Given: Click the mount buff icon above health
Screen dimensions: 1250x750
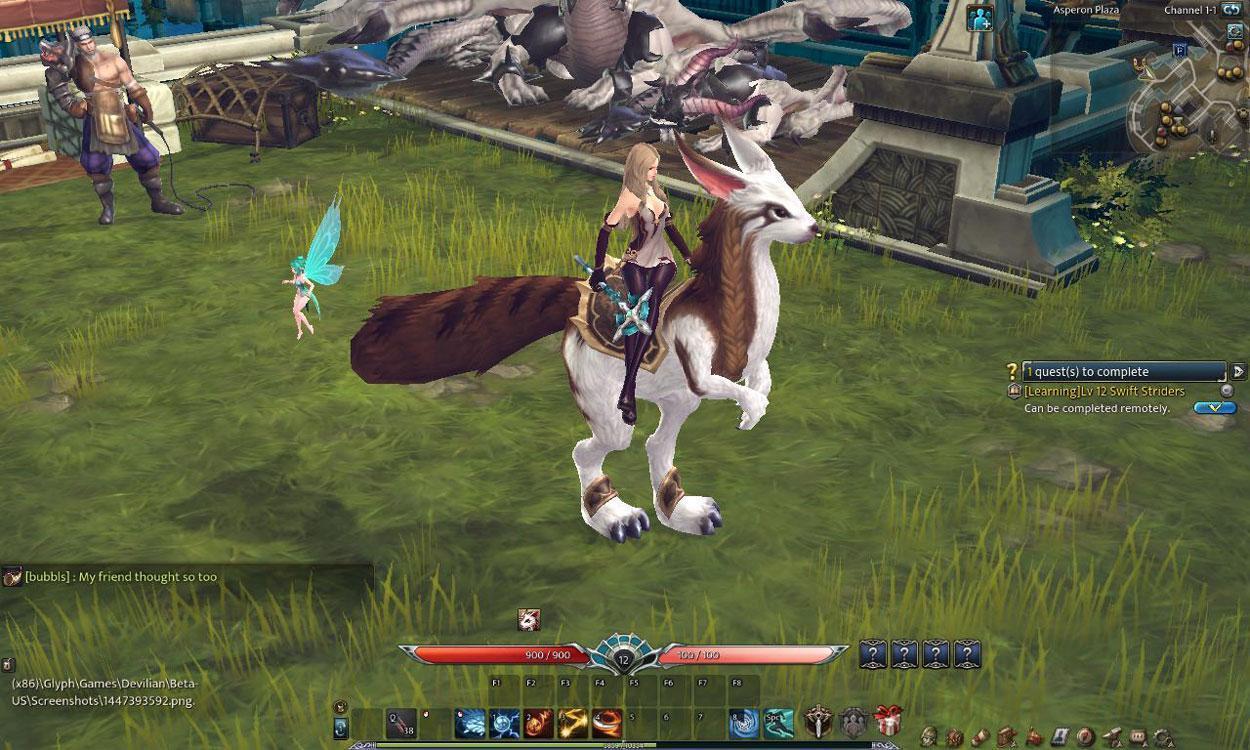Looking at the screenshot, I should tap(528, 620).
